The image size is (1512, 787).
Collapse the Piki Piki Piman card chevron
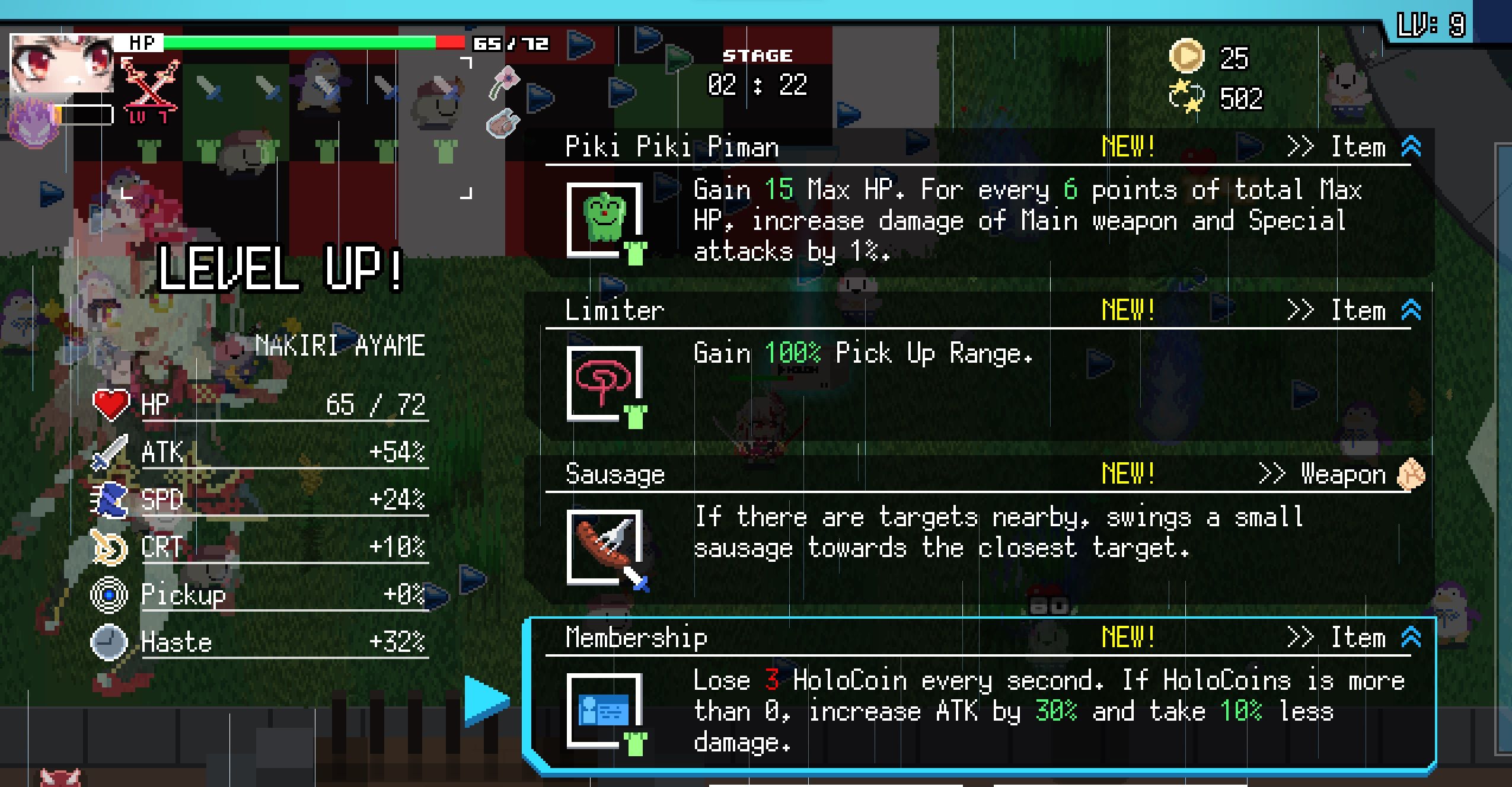(1412, 147)
